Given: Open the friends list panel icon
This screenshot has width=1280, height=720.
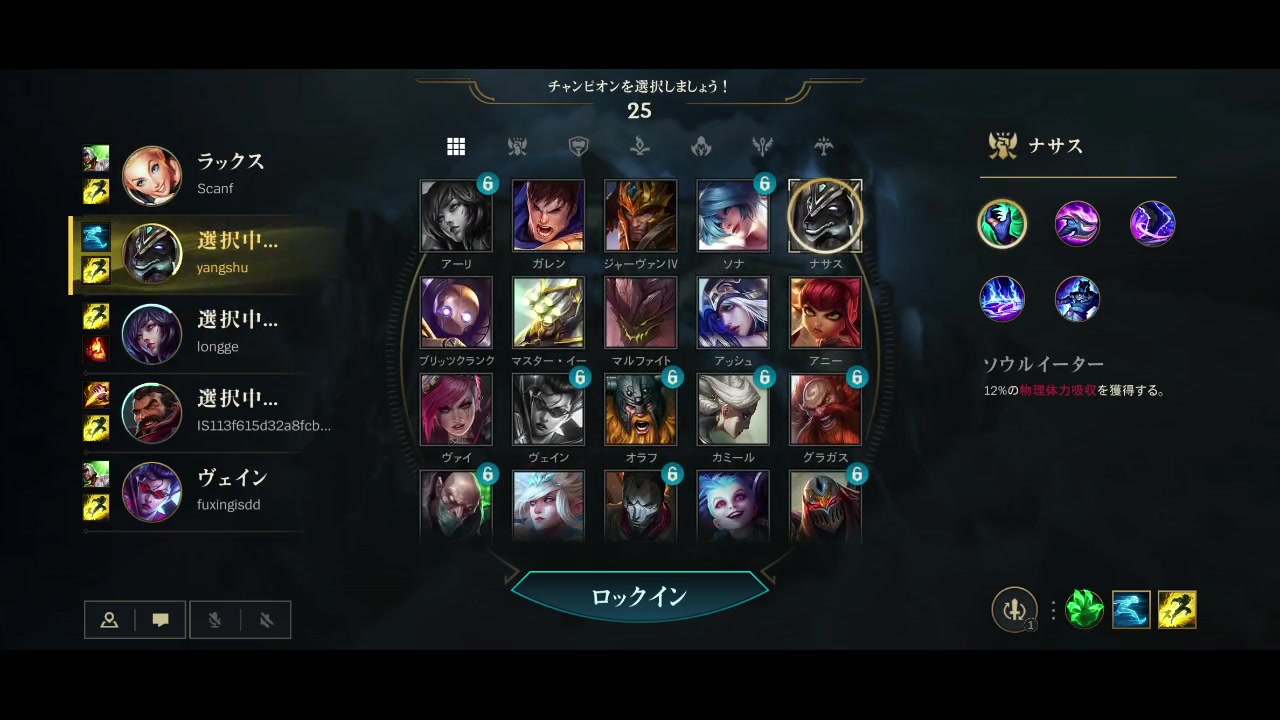Looking at the screenshot, I should coord(109,619).
